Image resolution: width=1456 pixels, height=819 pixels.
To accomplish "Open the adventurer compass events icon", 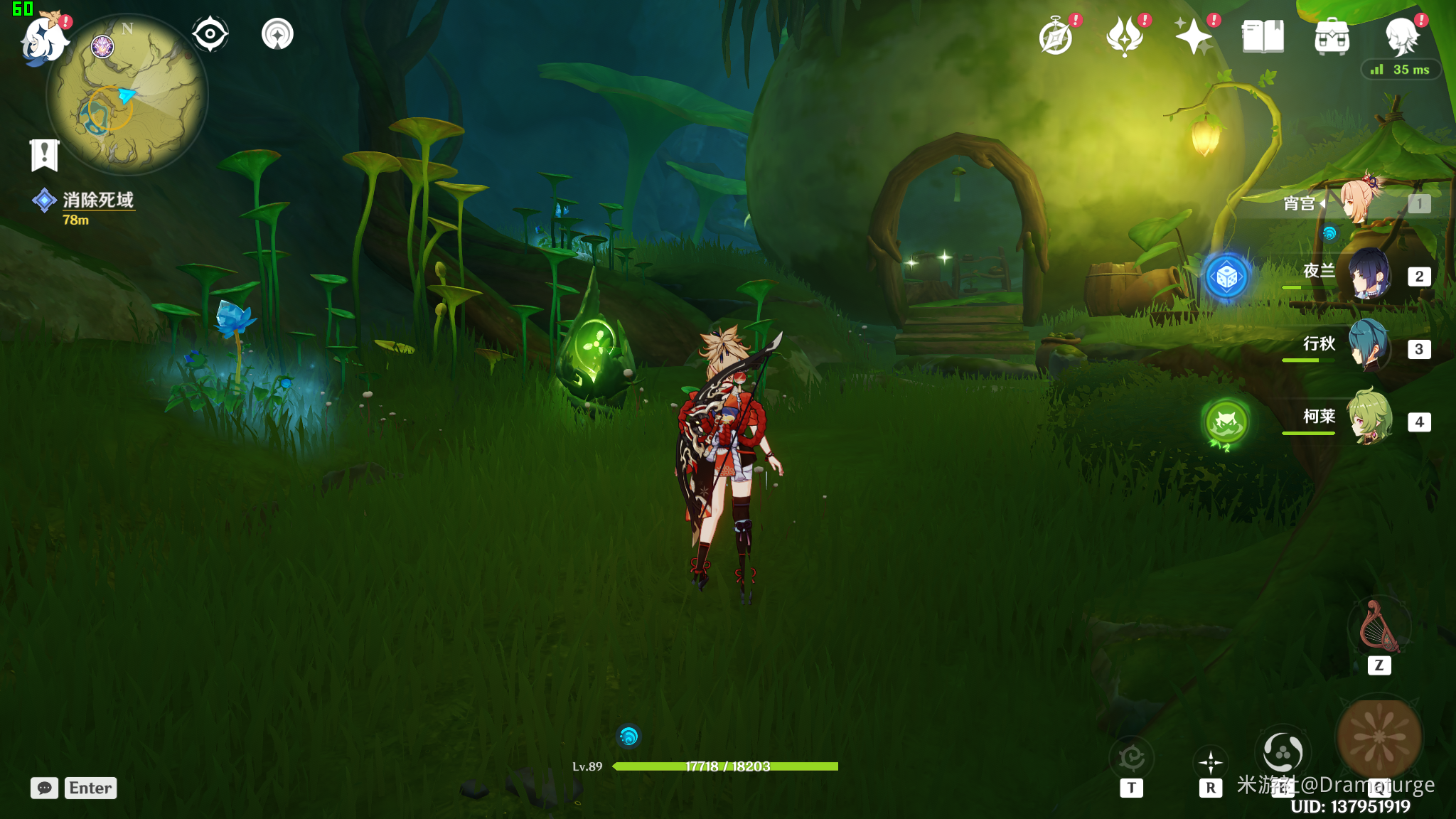I will [1056, 37].
